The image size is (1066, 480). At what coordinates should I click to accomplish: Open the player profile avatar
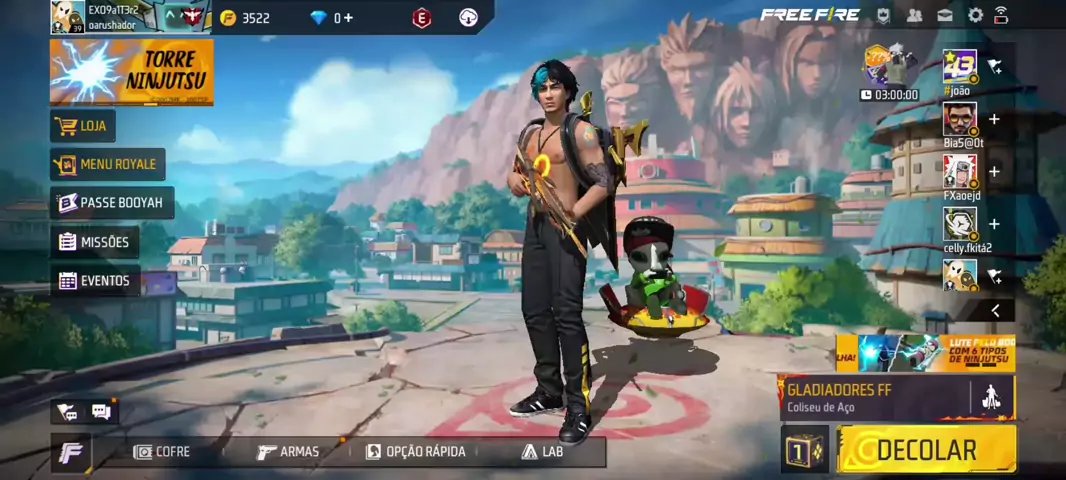pos(68,17)
